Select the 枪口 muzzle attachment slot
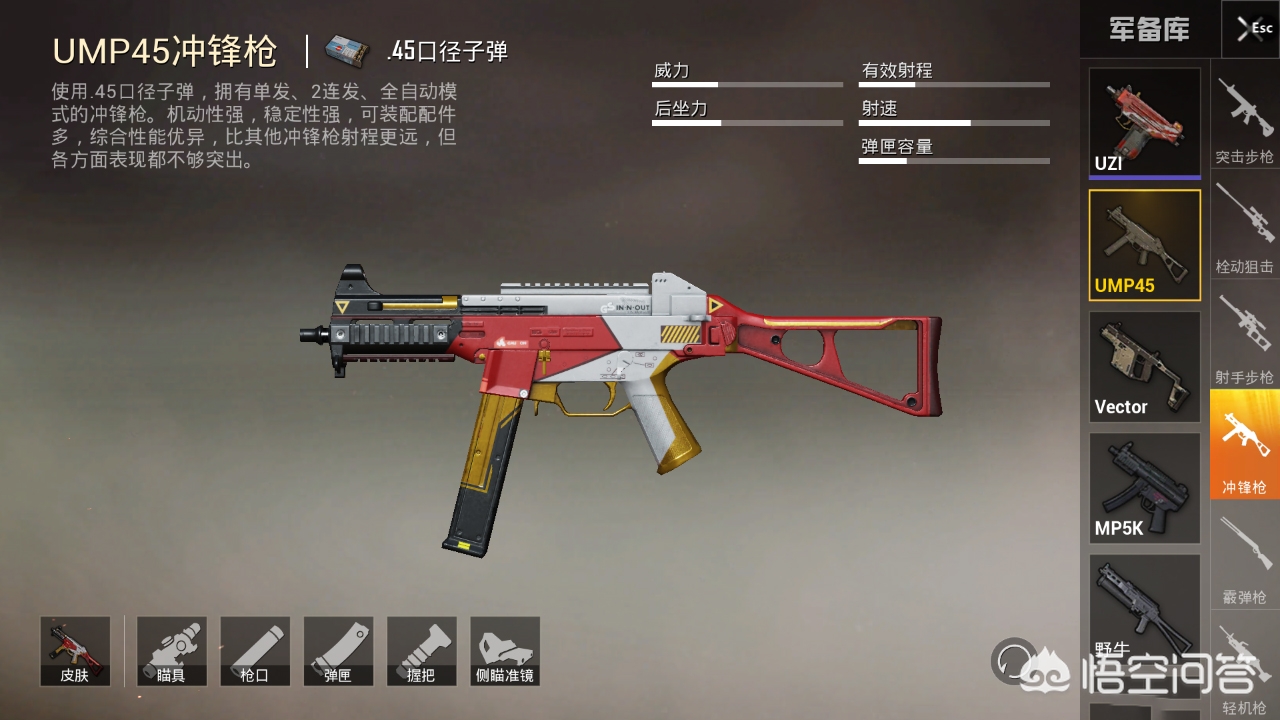This screenshot has width=1280, height=720. click(x=255, y=651)
